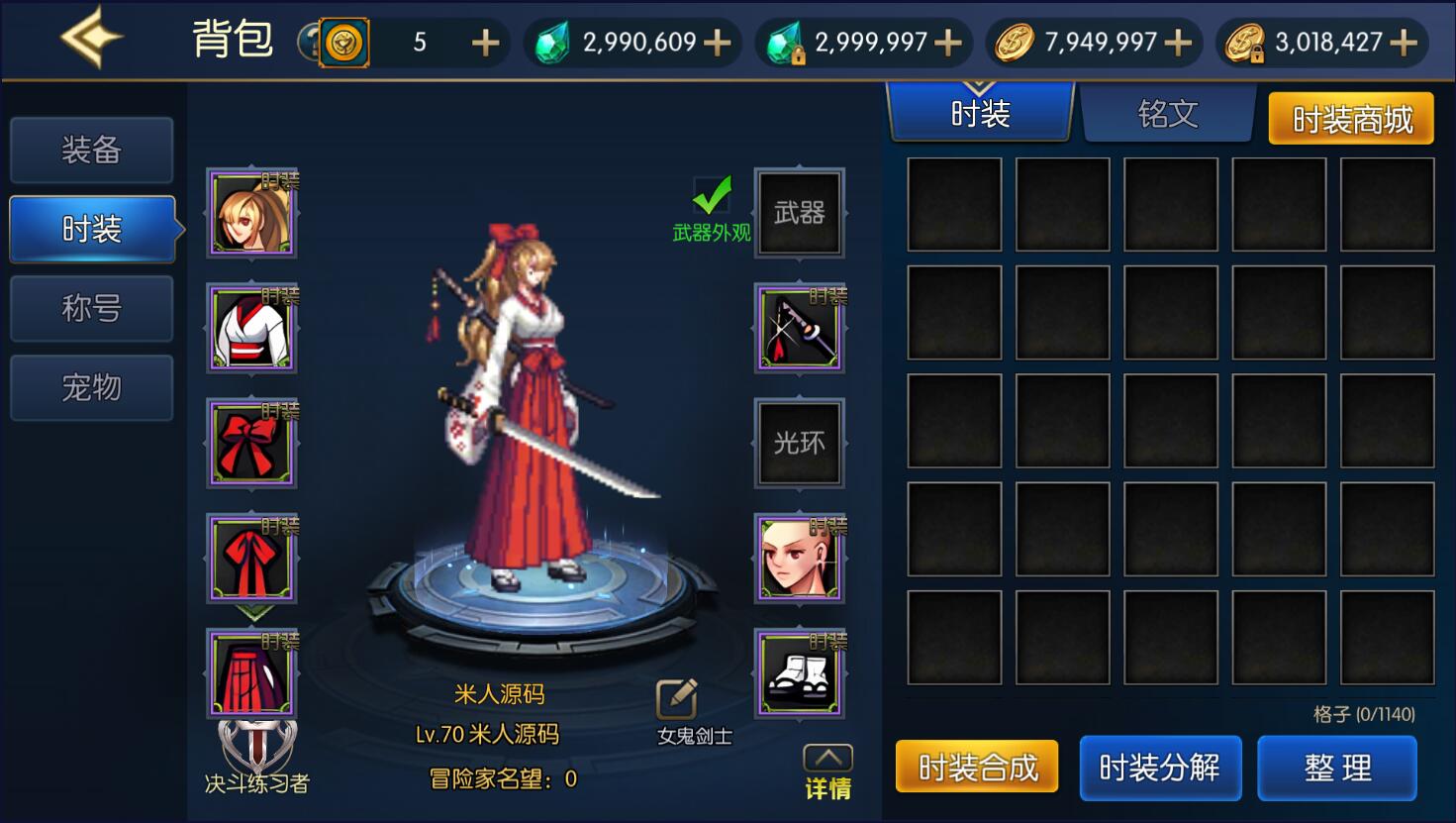
Task: Select the white sandals fashion slot
Action: [x=800, y=673]
